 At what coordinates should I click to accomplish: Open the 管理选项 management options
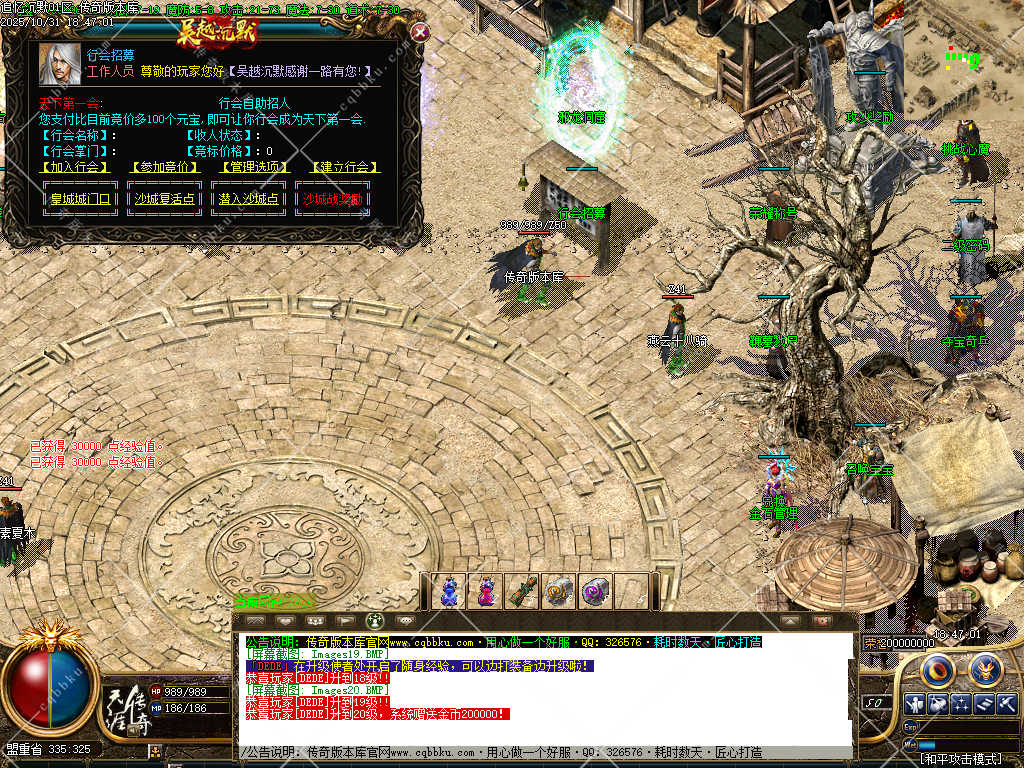pos(254,167)
